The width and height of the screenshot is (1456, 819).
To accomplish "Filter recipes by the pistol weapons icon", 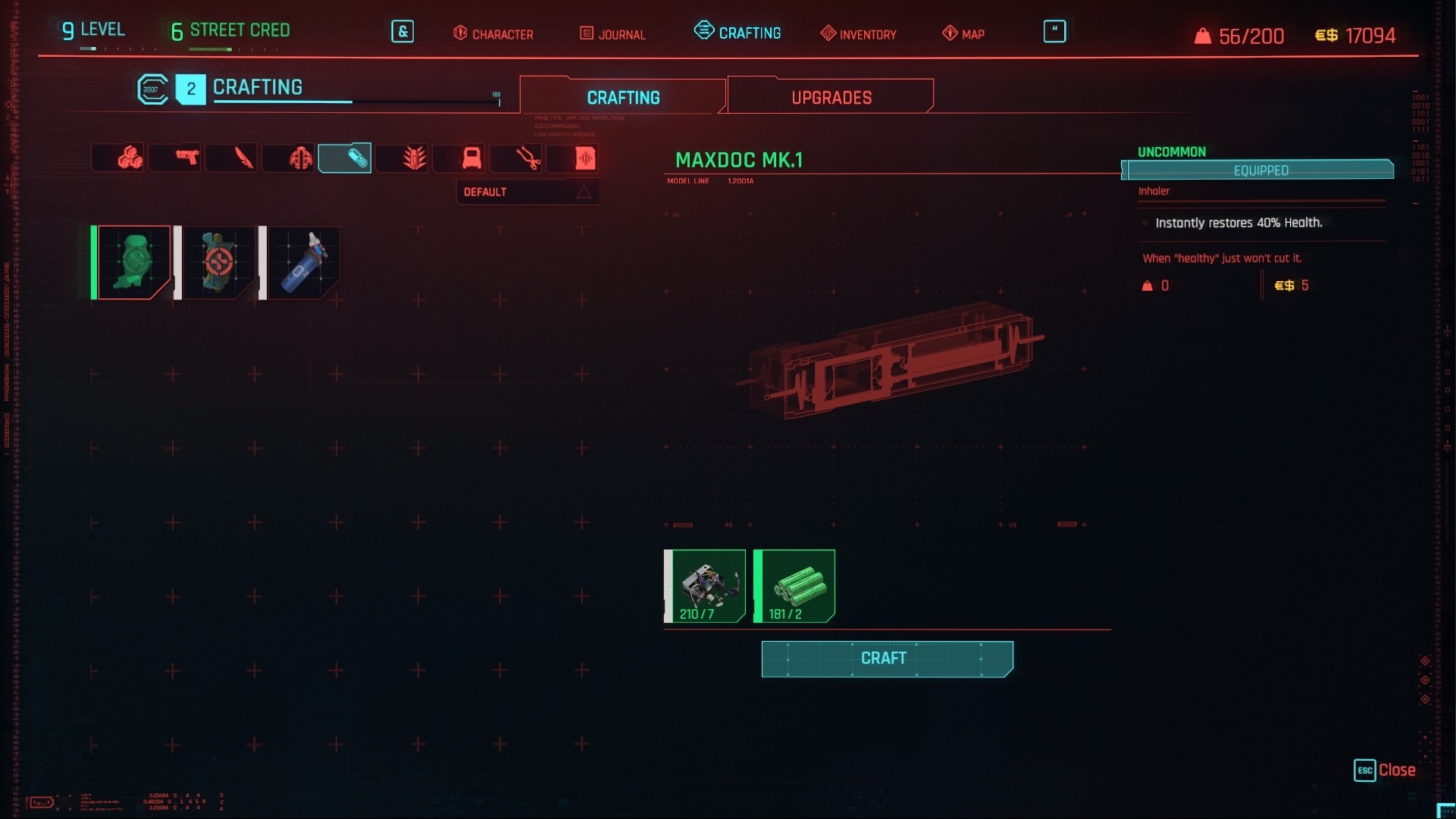I will (186, 158).
